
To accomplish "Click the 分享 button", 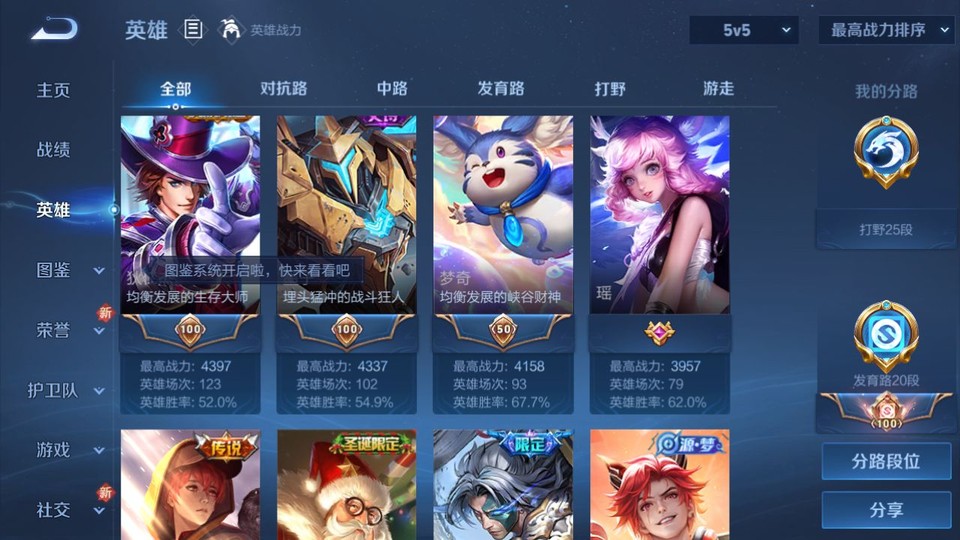I will (886, 510).
